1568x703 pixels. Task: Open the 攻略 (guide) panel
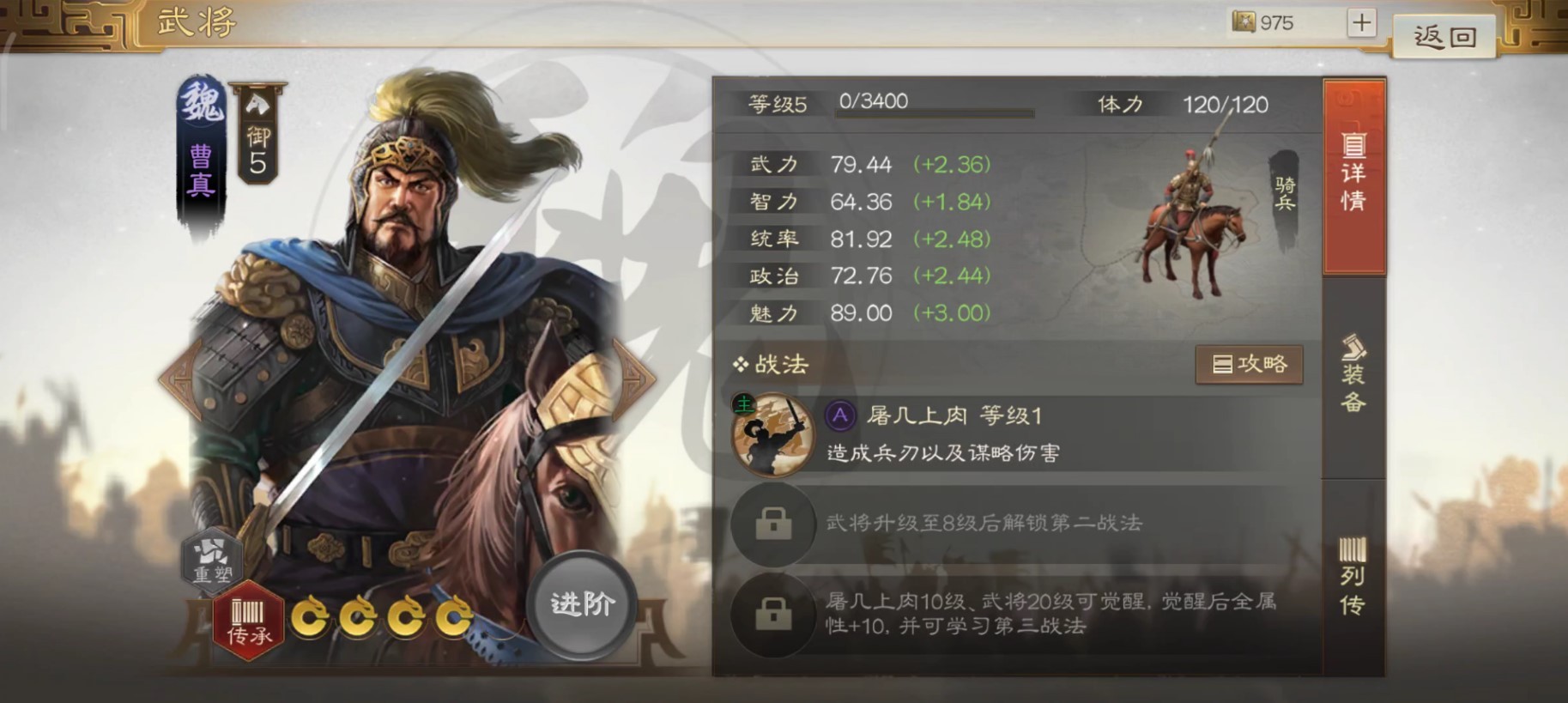pos(1249,364)
